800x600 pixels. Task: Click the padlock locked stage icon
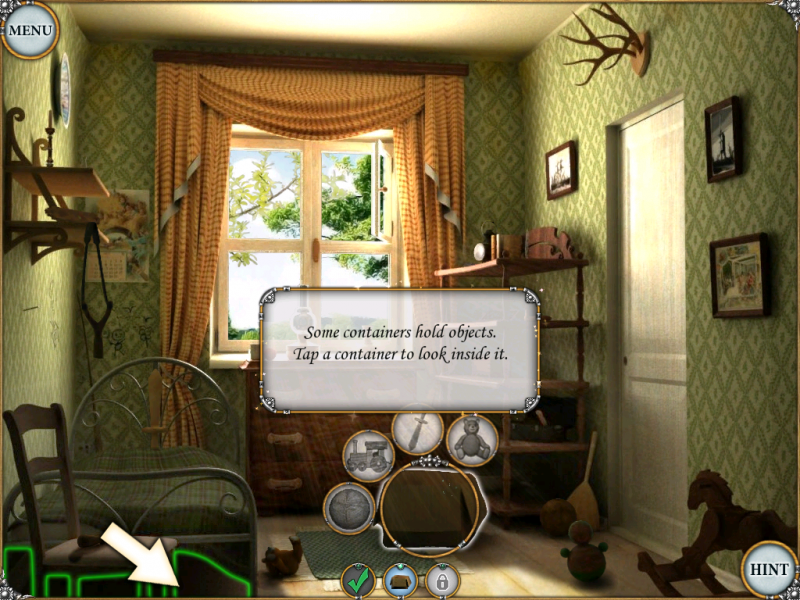tap(441, 580)
